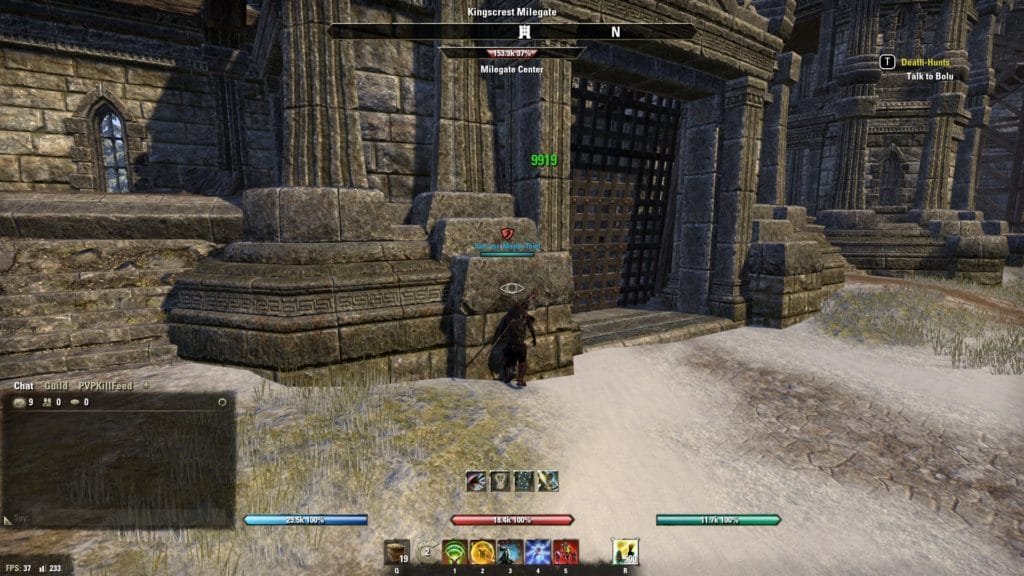Cast the golden ability in slot 2

tap(483, 551)
